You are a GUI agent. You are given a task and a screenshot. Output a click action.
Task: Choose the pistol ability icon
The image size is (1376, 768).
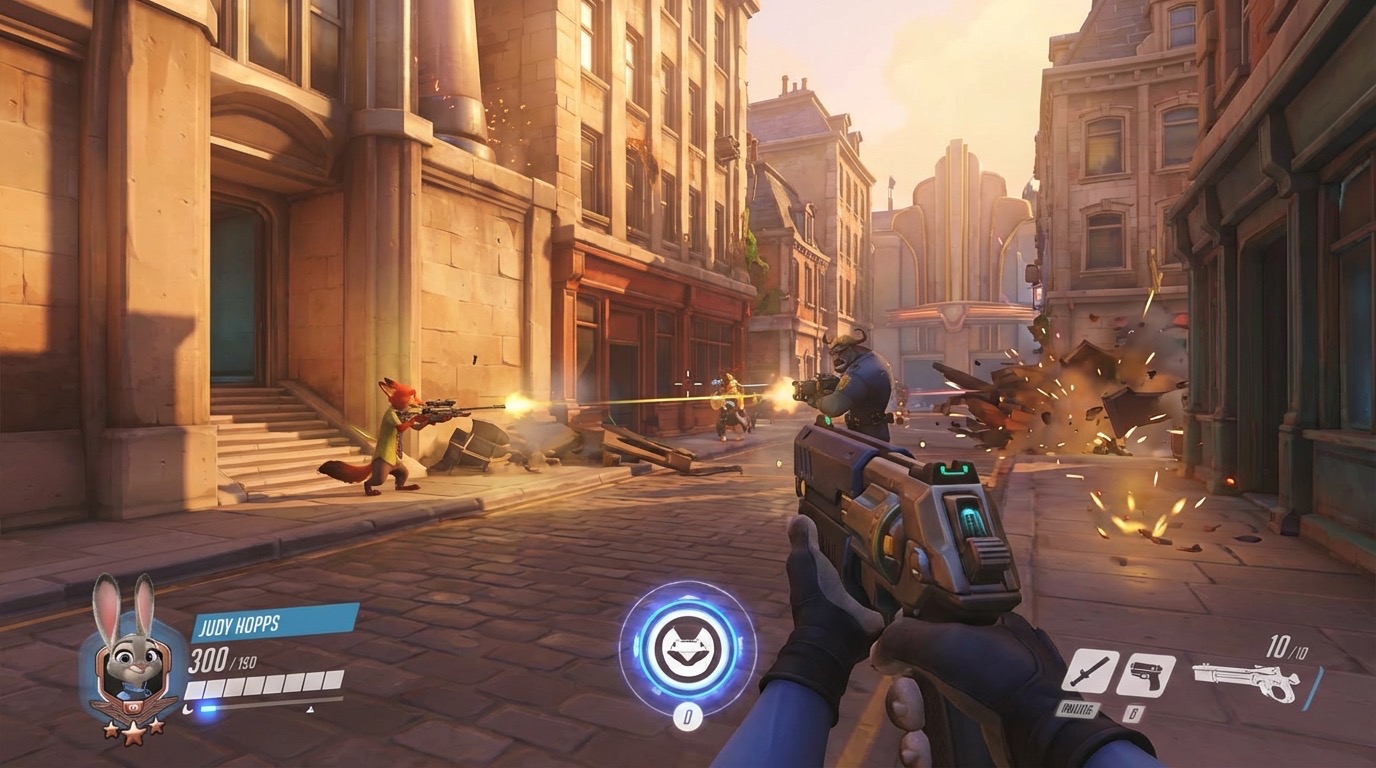coord(1145,674)
